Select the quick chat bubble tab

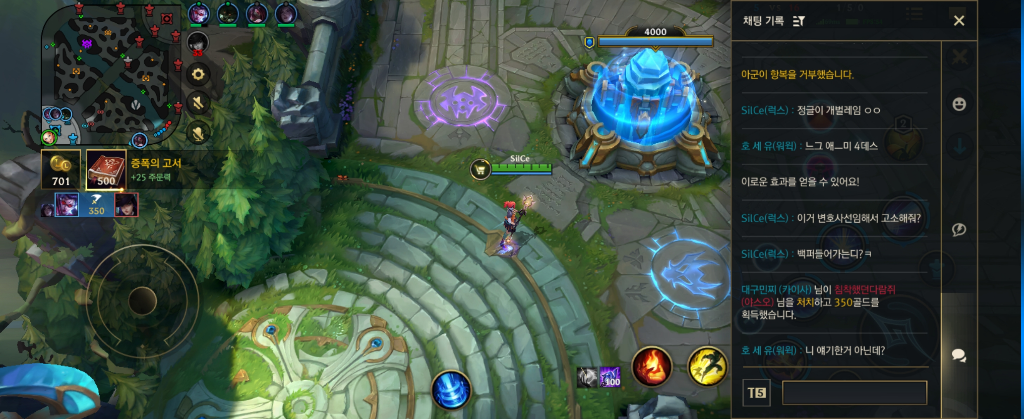[x=959, y=229]
